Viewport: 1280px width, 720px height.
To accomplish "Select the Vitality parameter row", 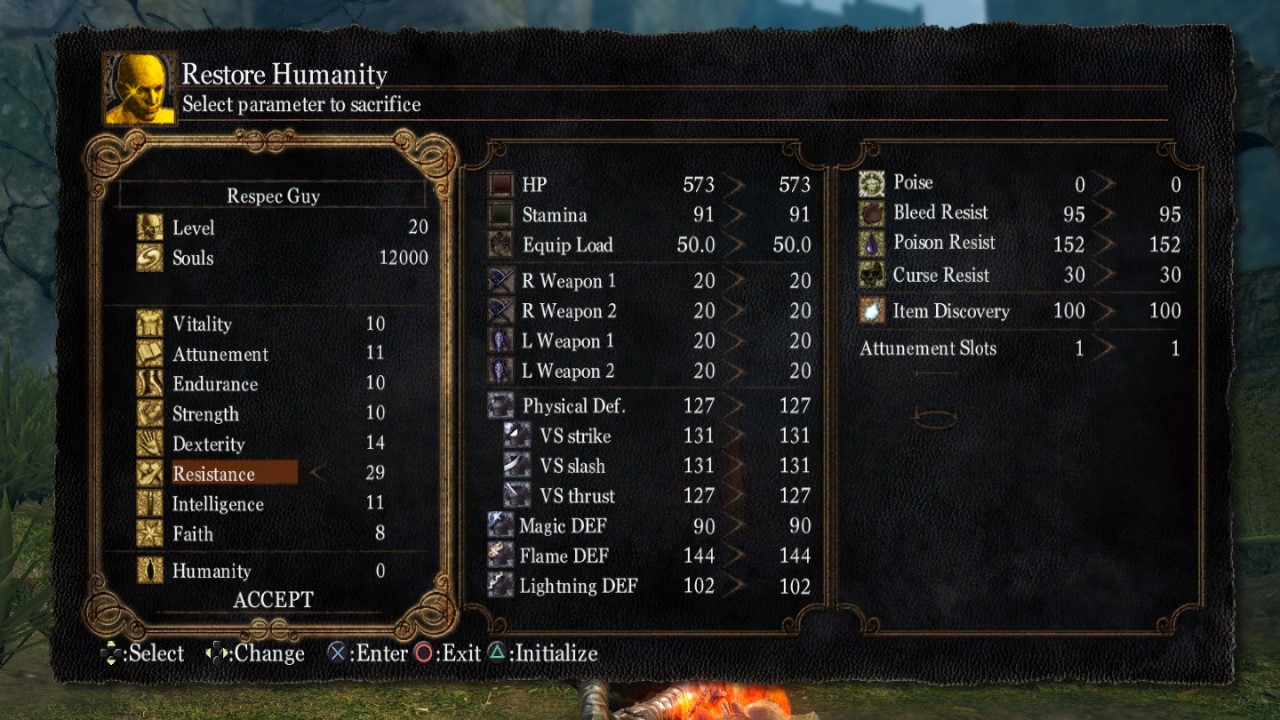I will 202,324.
